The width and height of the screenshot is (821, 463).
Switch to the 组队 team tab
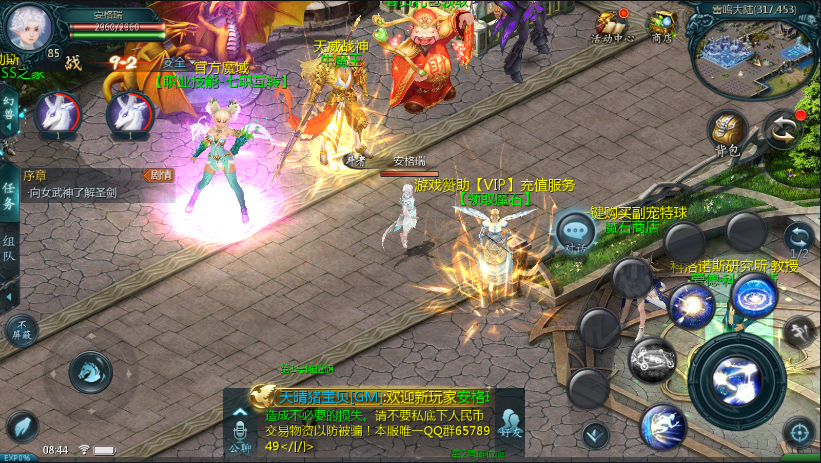[9, 249]
